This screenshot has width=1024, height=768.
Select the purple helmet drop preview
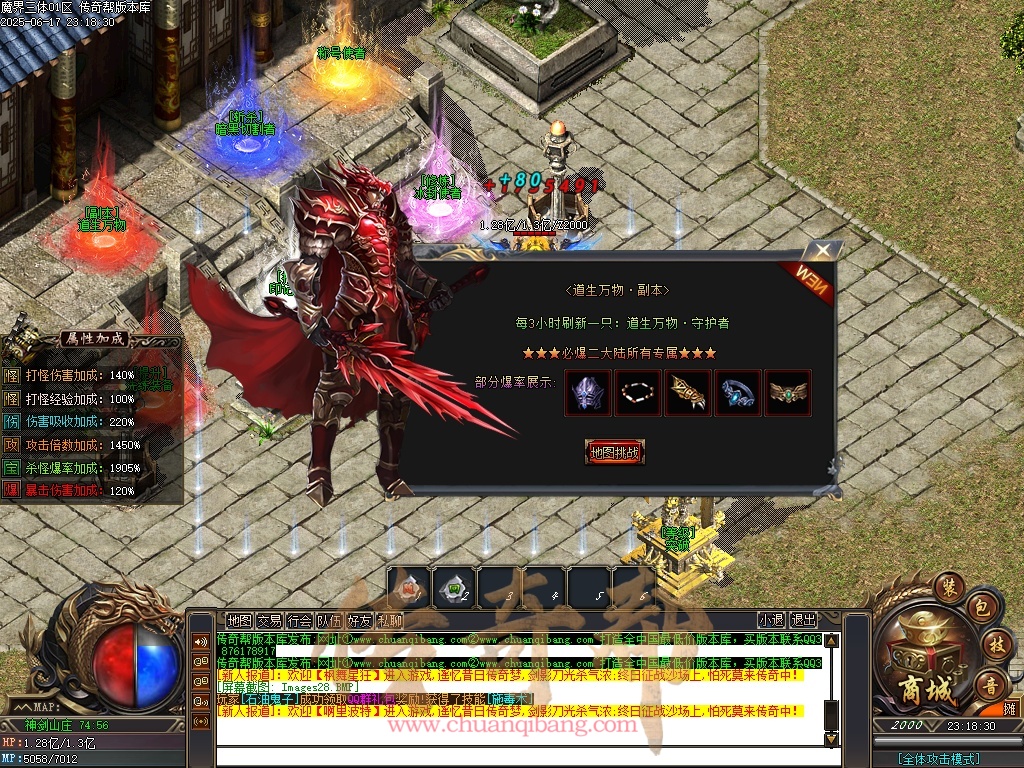pyautogui.click(x=588, y=392)
